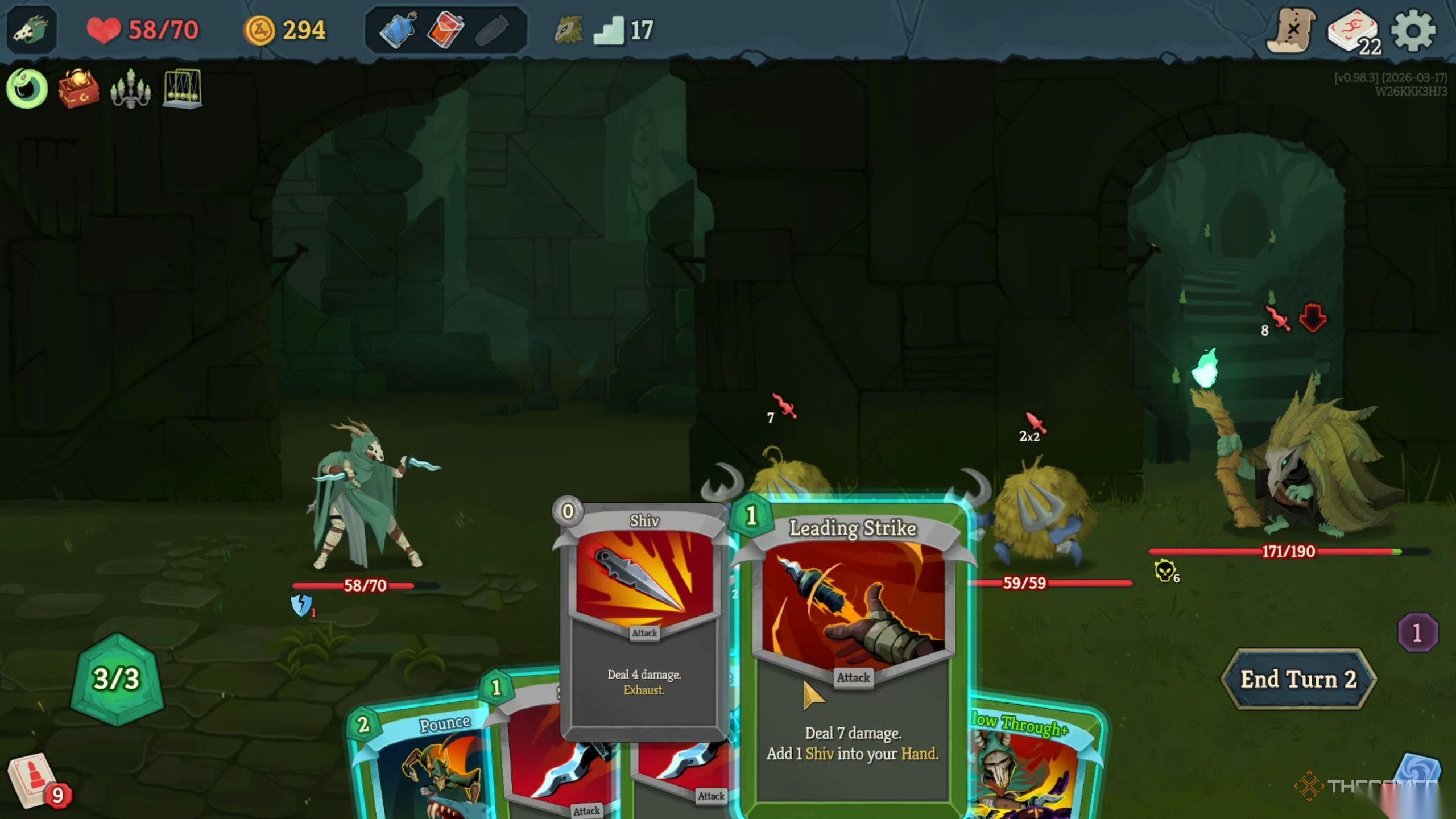Image resolution: width=1456 pixels, height=819 pixels.
Task: Inspect the green snake ring relic
Action: 26,89
